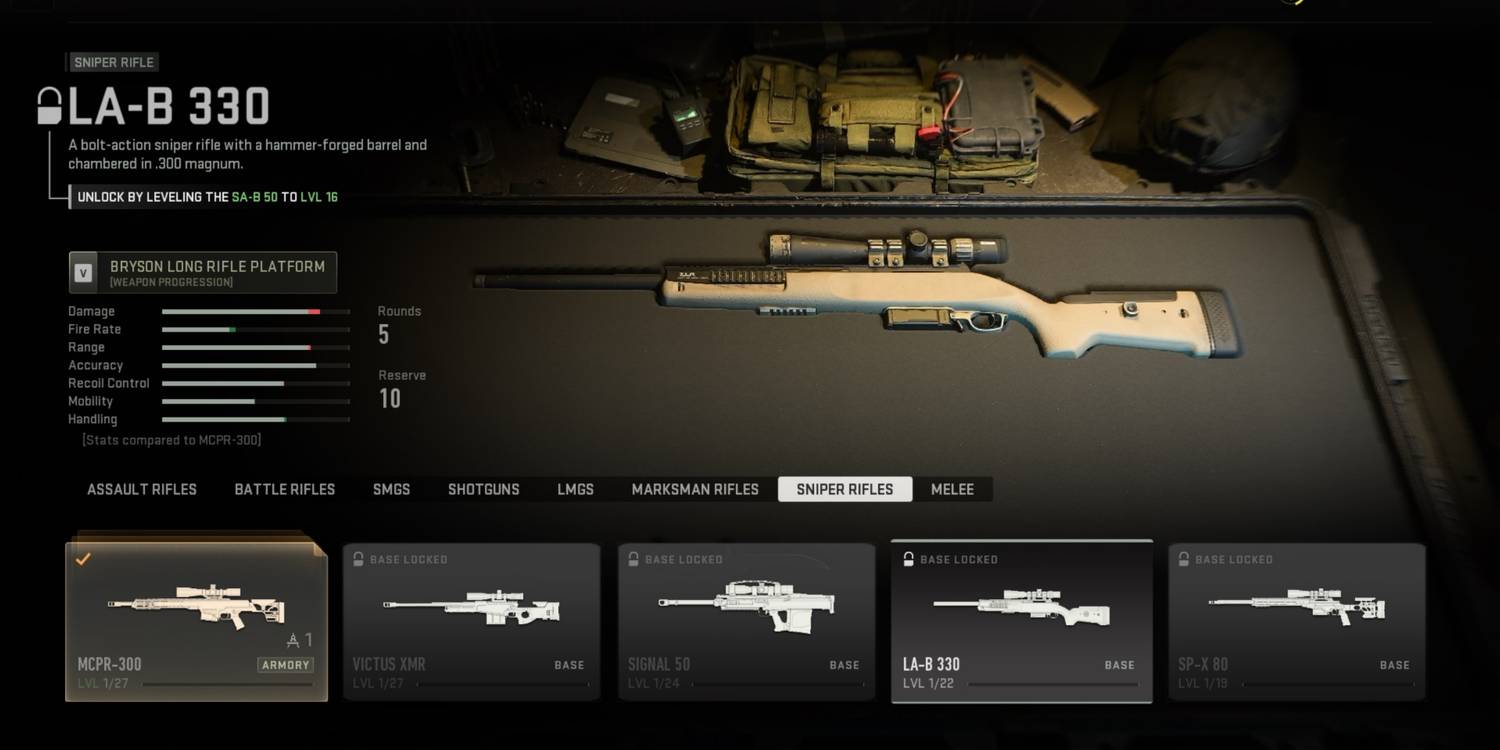
Task: Choose the Melee weapons tab
Action: [952, 489]
